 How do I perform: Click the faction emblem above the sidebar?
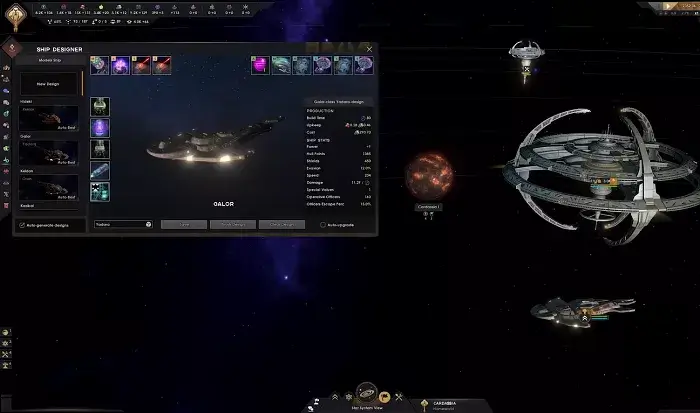(x=10, y=48)
